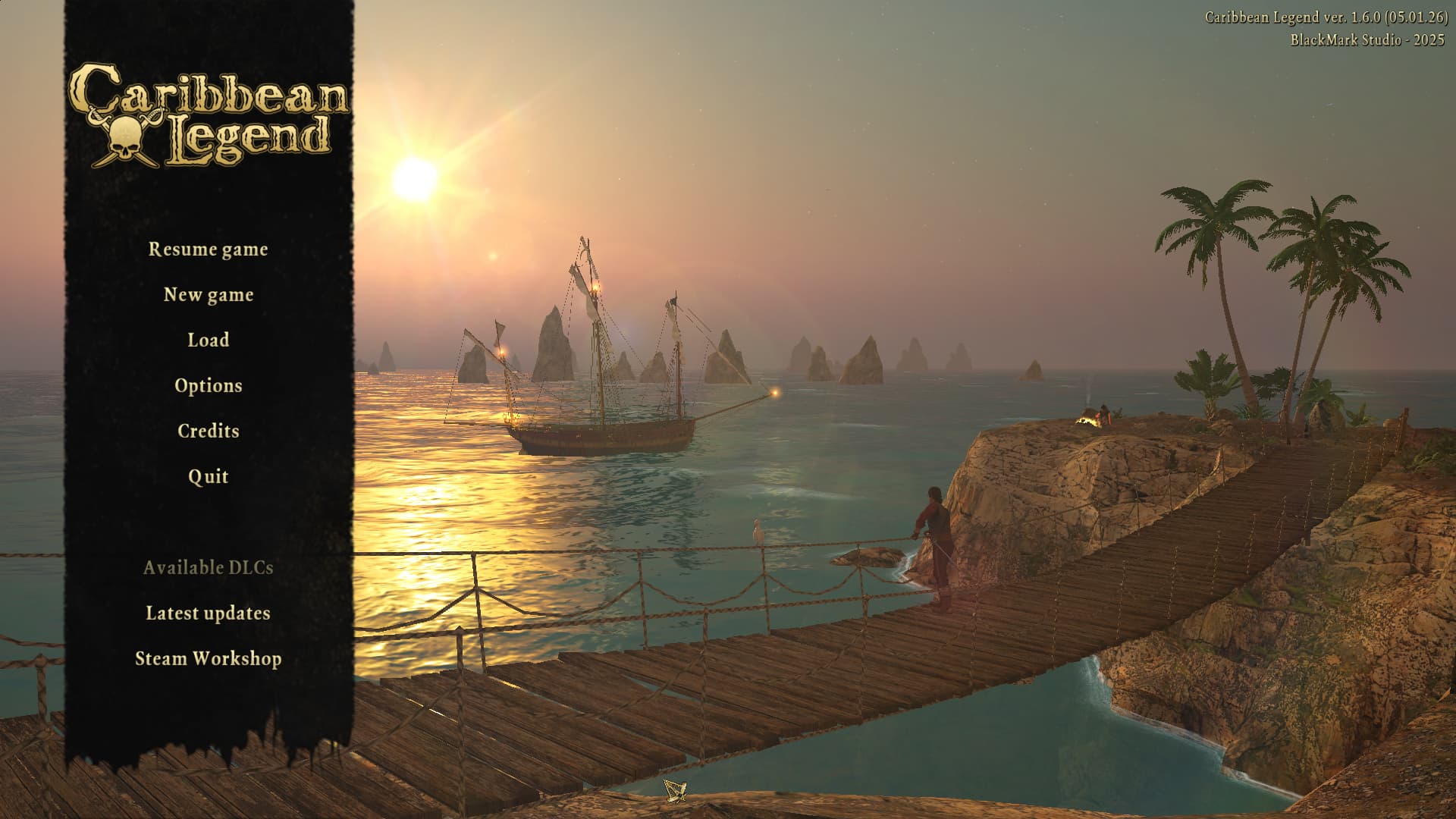
Task: Open the Load menu
Action: coord(208,340)
